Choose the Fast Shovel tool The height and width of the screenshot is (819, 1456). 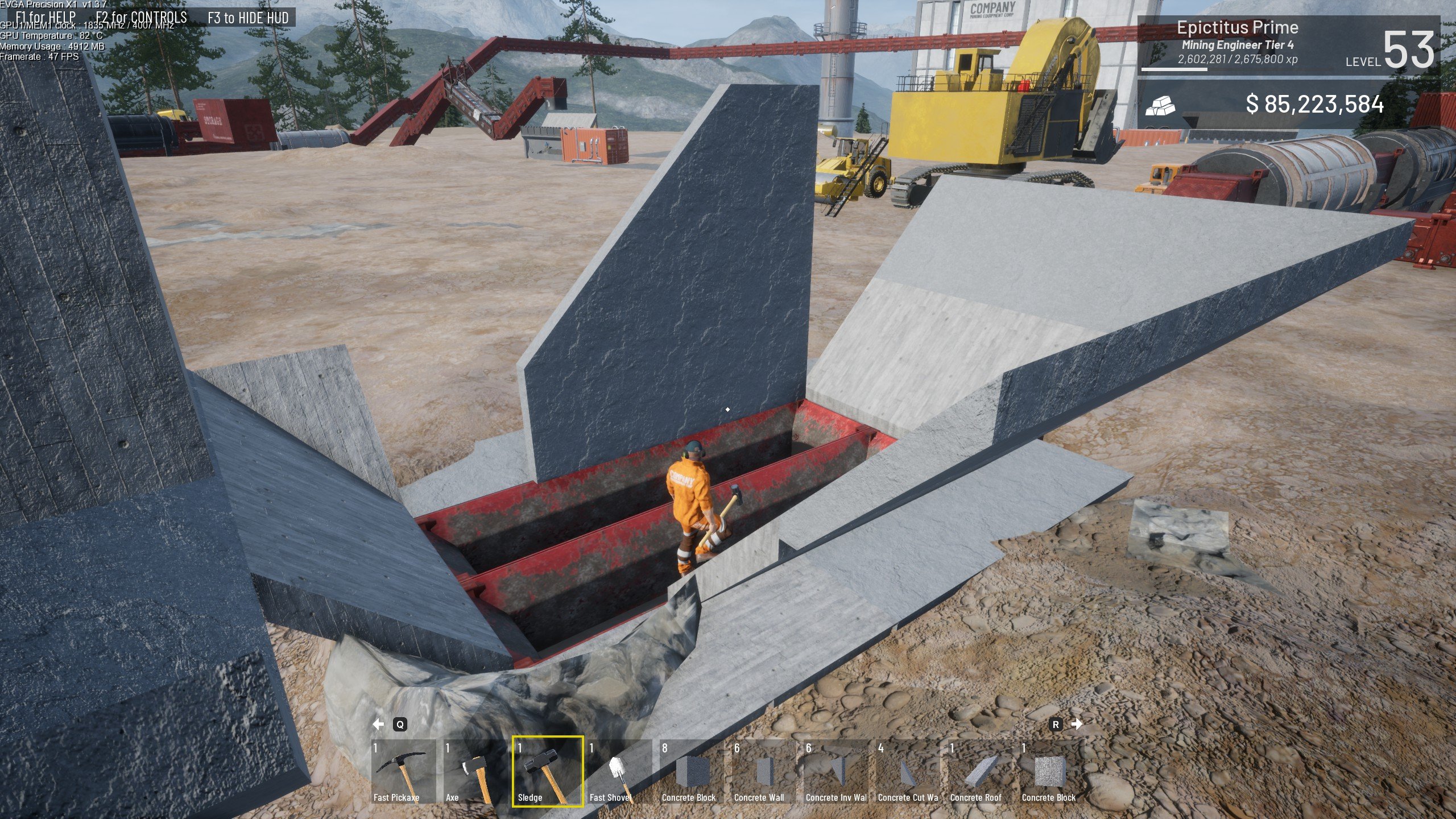pos(619,771)
